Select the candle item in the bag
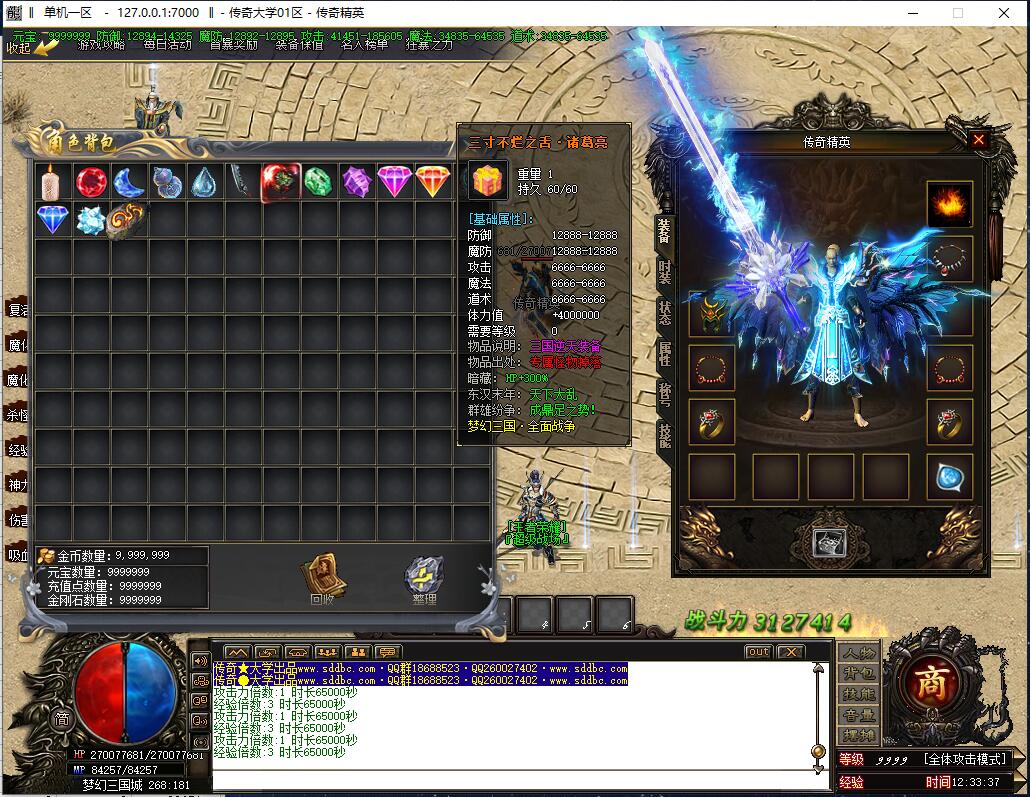This screenshot has width=1030, height=797. (x=53, y=182)
